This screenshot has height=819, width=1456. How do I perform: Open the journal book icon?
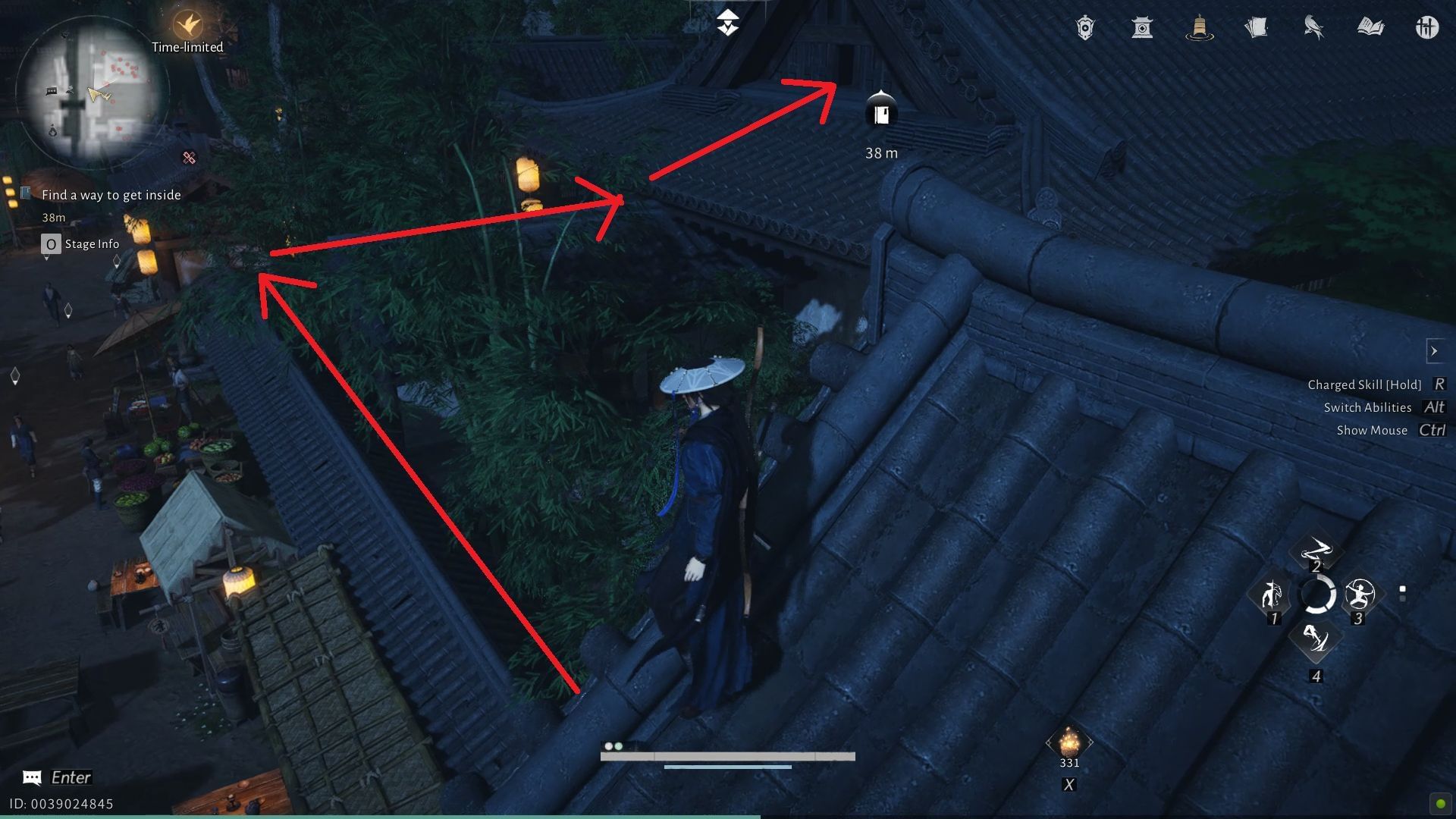(1370, 28)
